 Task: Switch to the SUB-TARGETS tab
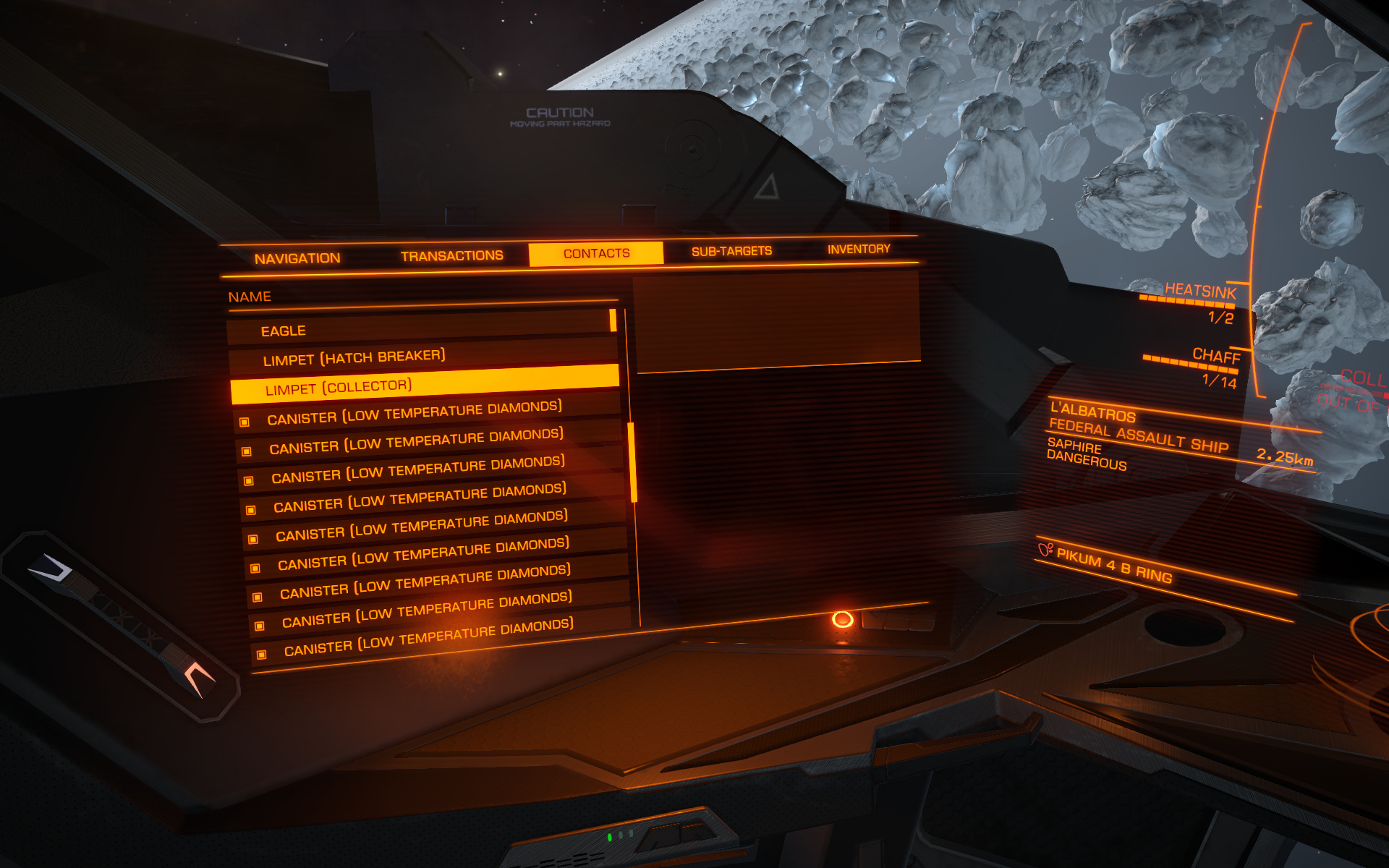click(x=732, y=250)
